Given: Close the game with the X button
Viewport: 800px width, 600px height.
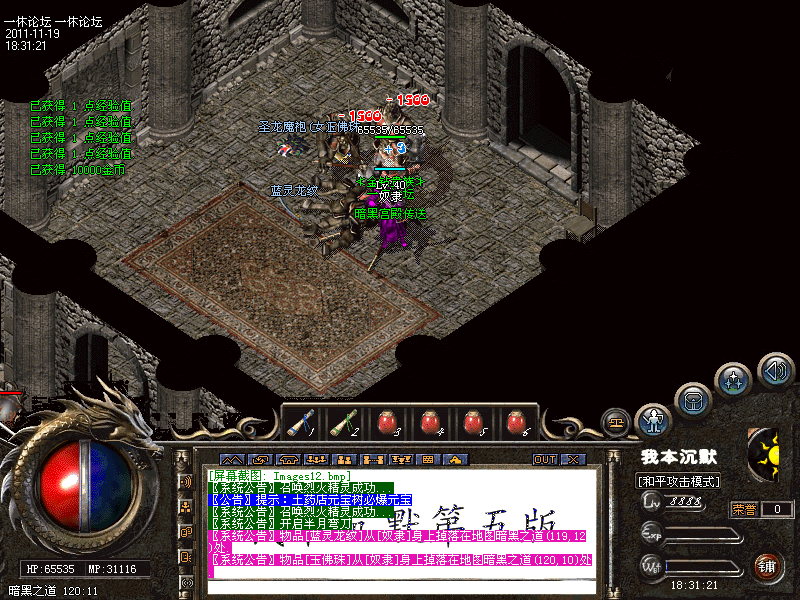Looking at the screenshot, I should [x=572, y=460].
